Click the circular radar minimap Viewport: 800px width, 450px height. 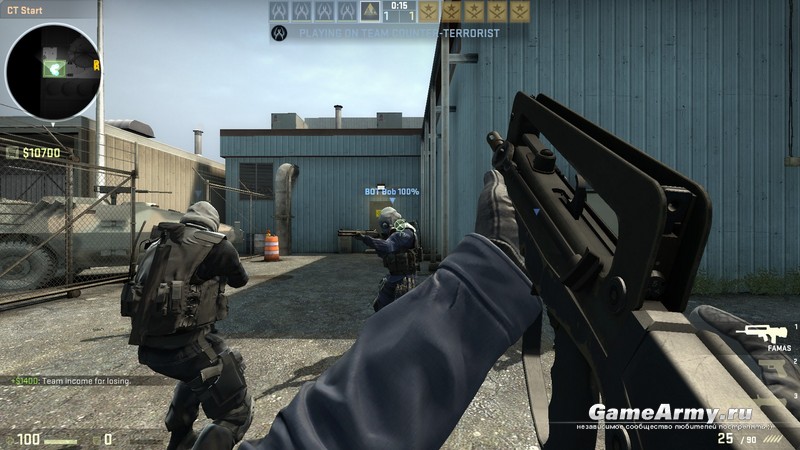[52, 70]
